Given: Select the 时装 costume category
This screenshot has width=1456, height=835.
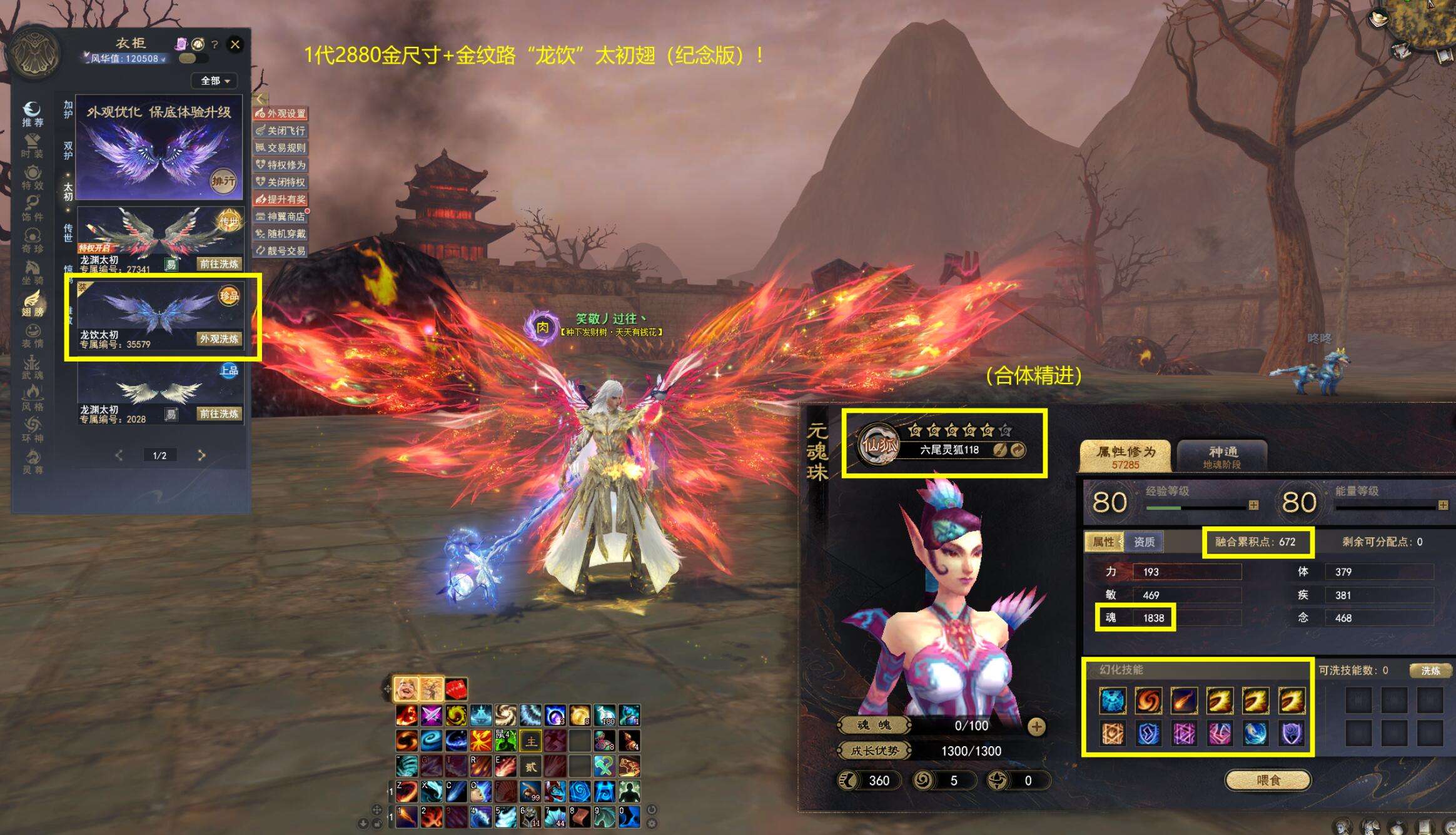Looking at the screenshot, I should (x=32, y=146).
